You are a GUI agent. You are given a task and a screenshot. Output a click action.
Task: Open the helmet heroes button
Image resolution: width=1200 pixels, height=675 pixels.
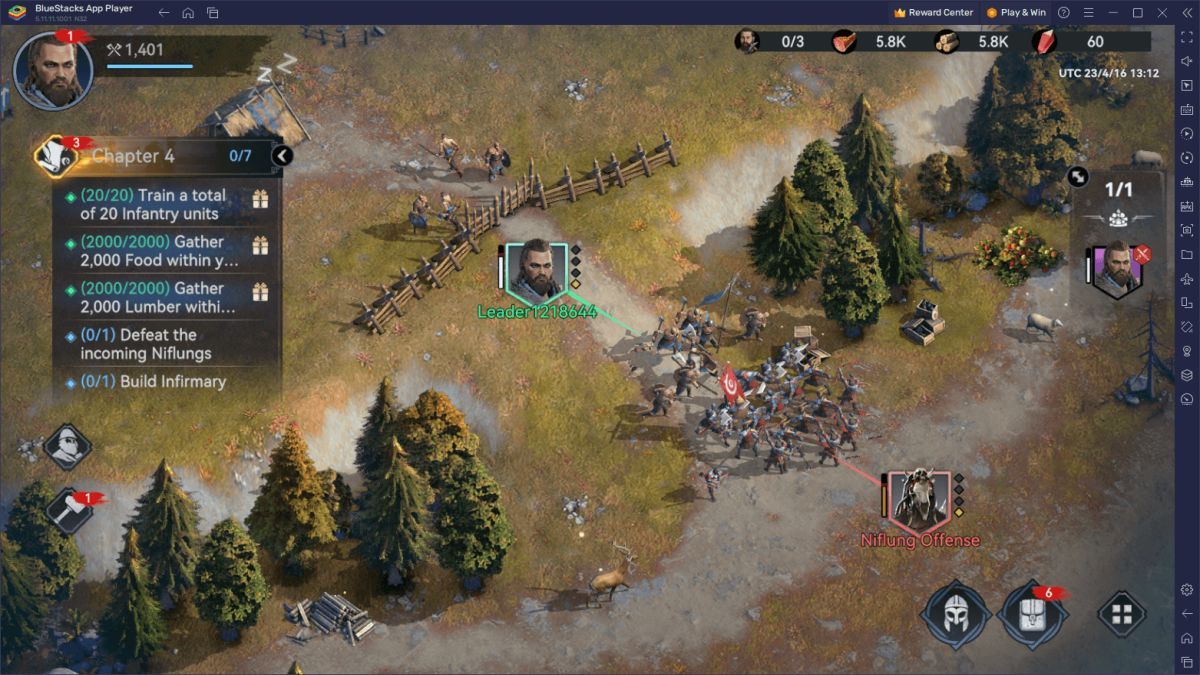tap(955, 612)
